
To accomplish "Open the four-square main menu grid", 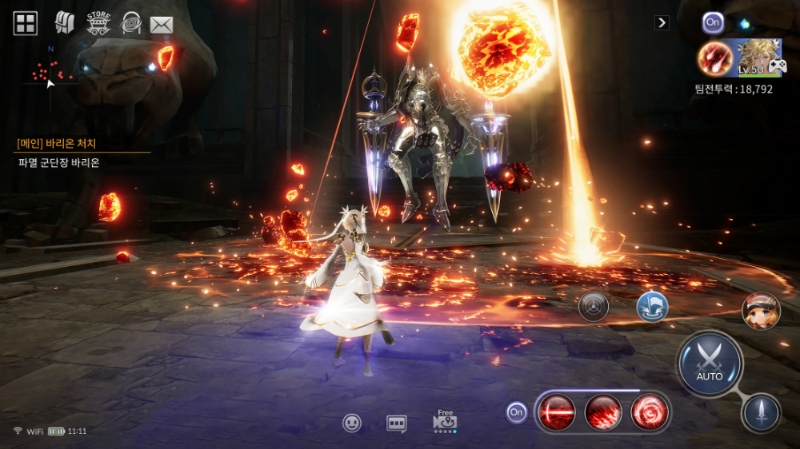I will click(25, 23).
